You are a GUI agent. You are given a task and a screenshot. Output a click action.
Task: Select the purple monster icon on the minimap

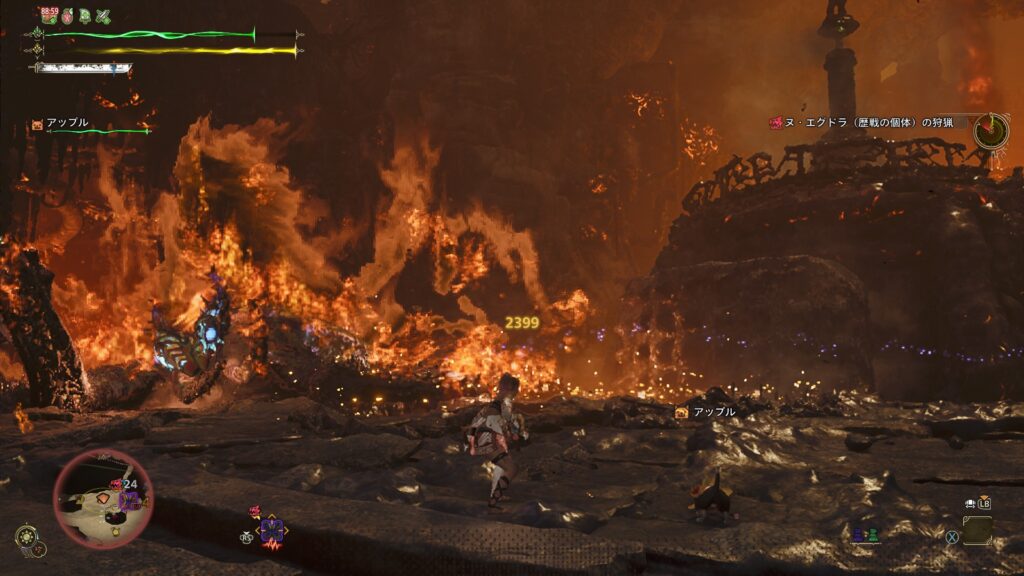tap(130, 500)
